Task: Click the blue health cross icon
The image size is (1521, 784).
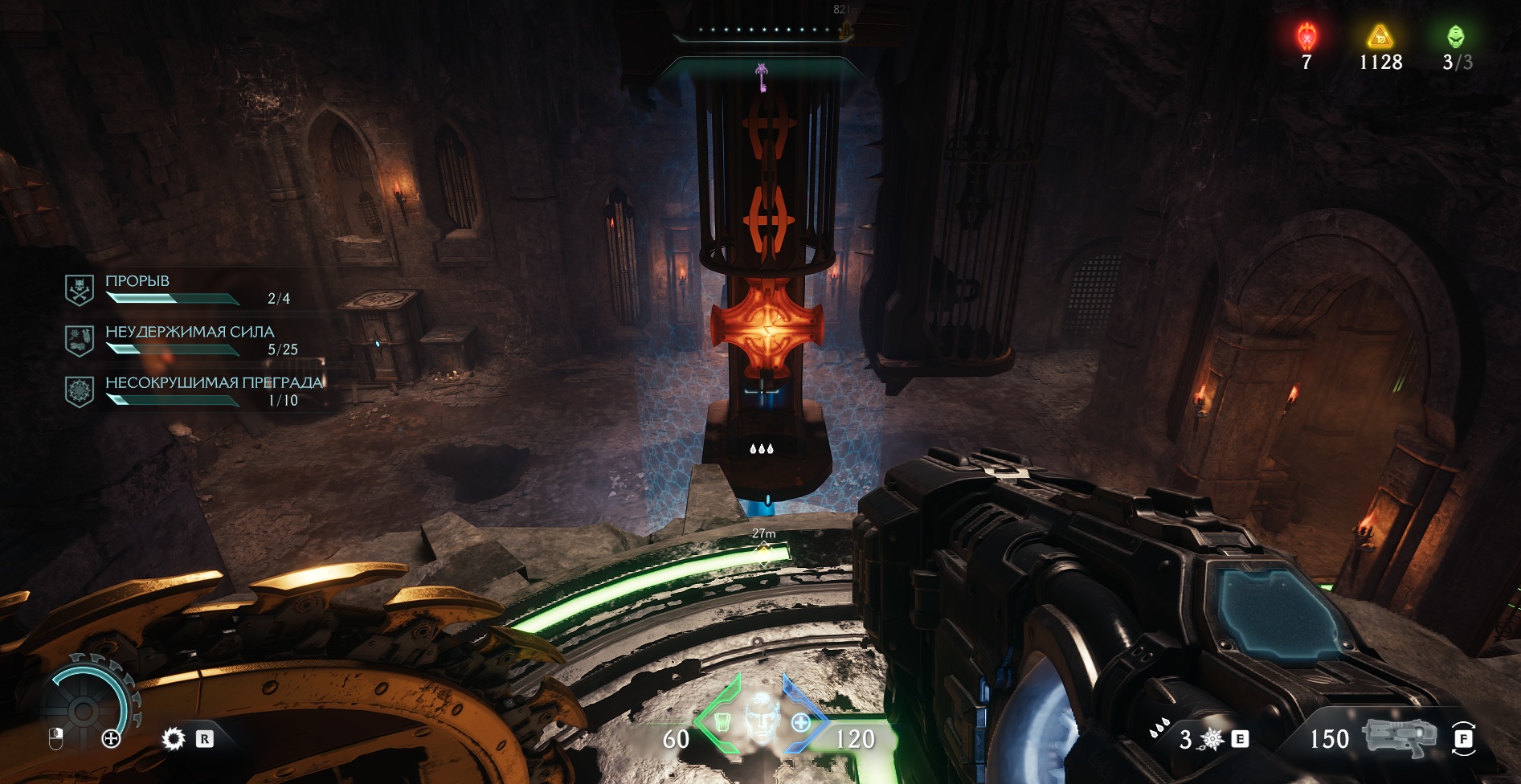Action: 800,722
